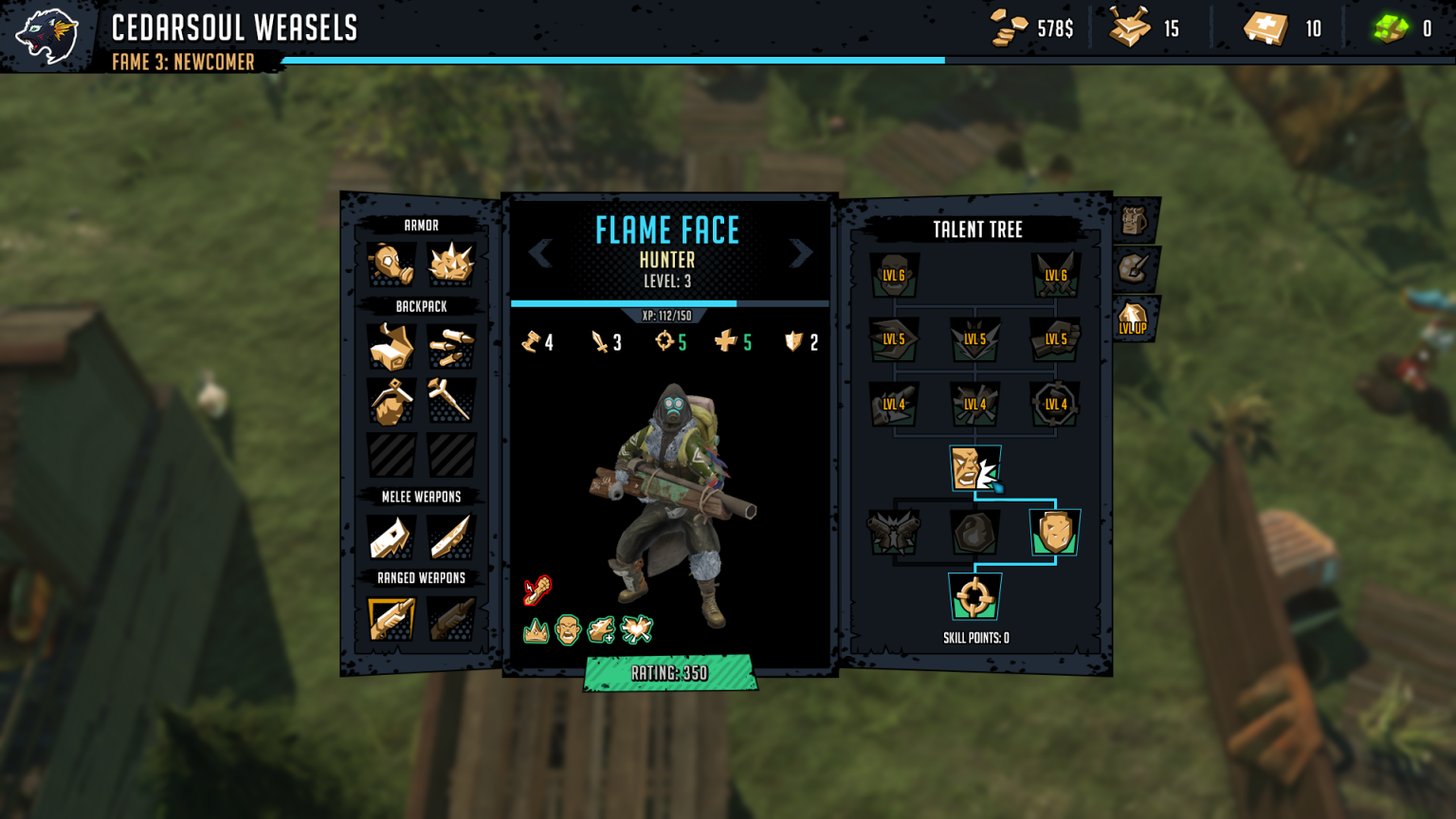Expand the LVL 5 fist talent node
The height and width of the screenshot is (819, 1456).
1054,339
